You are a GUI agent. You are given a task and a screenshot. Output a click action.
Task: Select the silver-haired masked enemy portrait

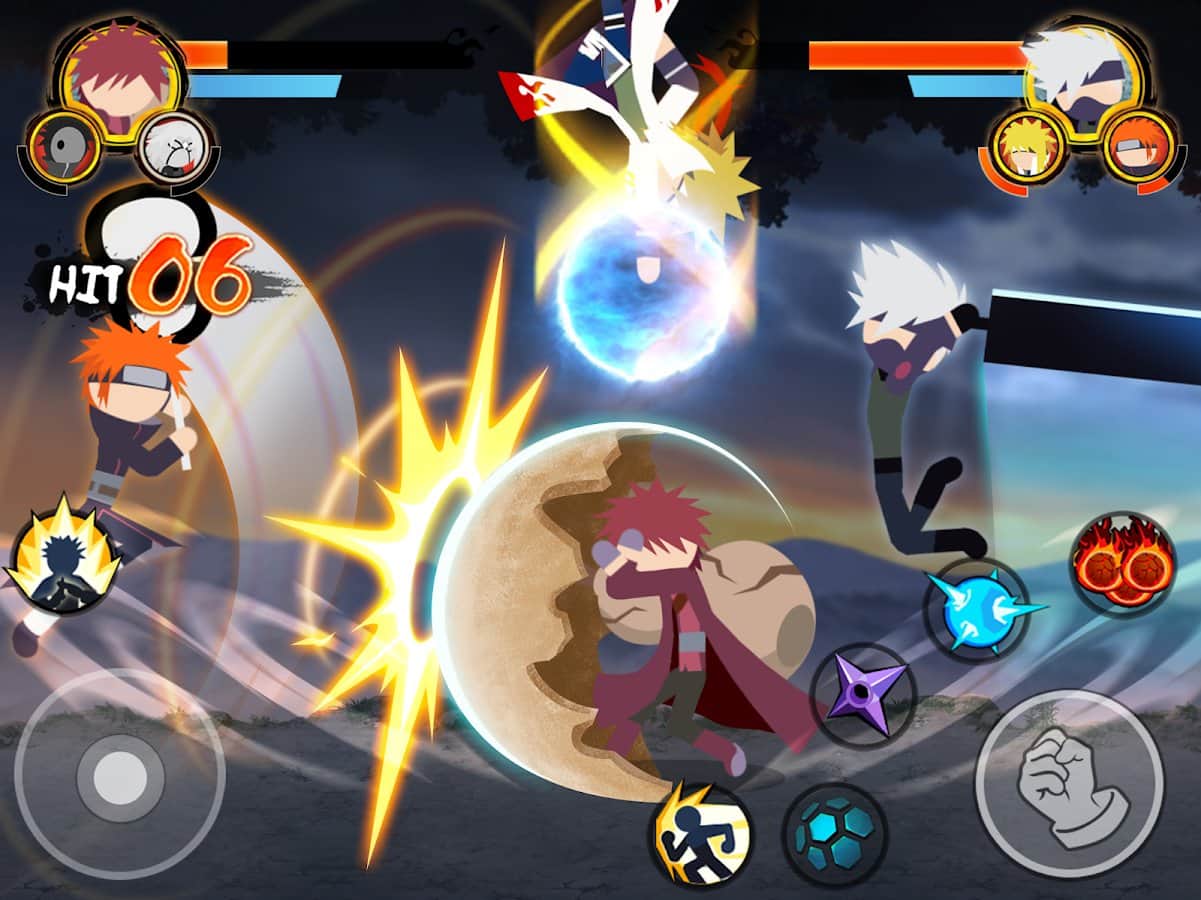tap(1080, 72)
